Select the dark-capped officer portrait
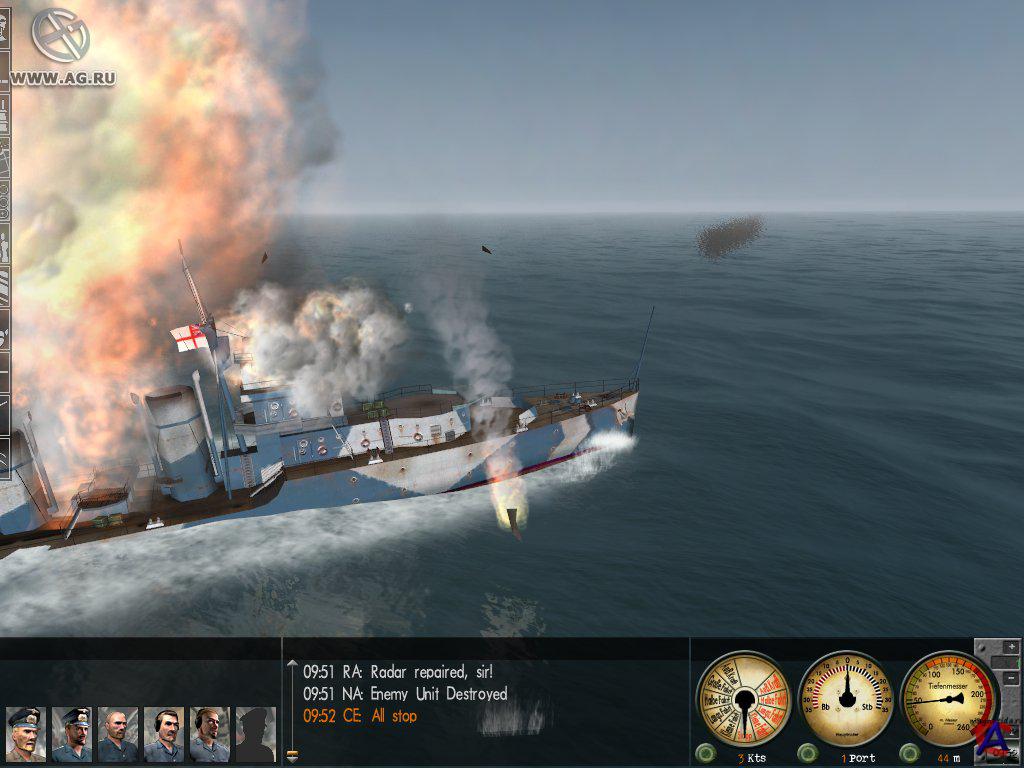 point(71,734)
